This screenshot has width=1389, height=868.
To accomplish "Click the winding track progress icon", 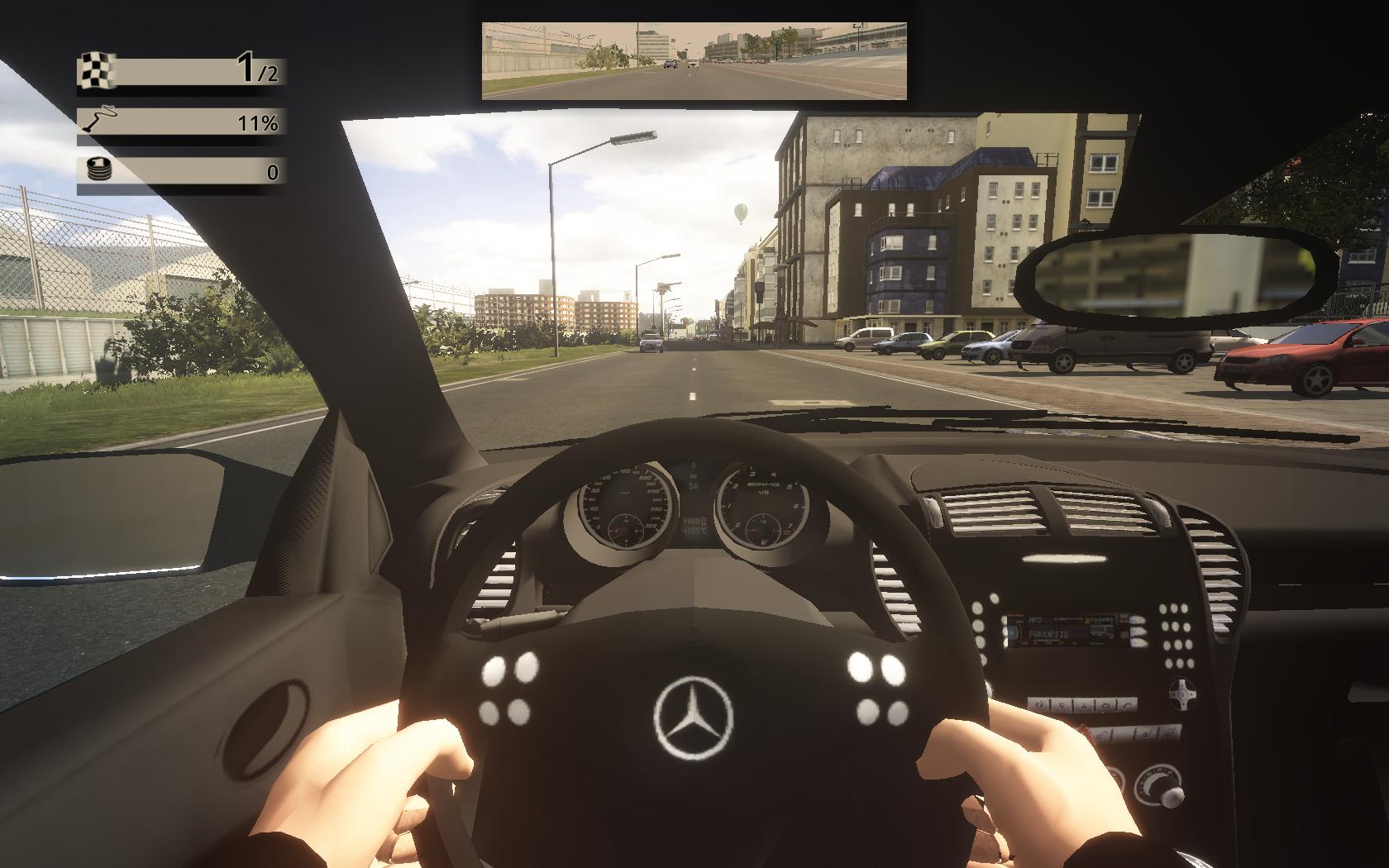I will [x=98, y=122].
